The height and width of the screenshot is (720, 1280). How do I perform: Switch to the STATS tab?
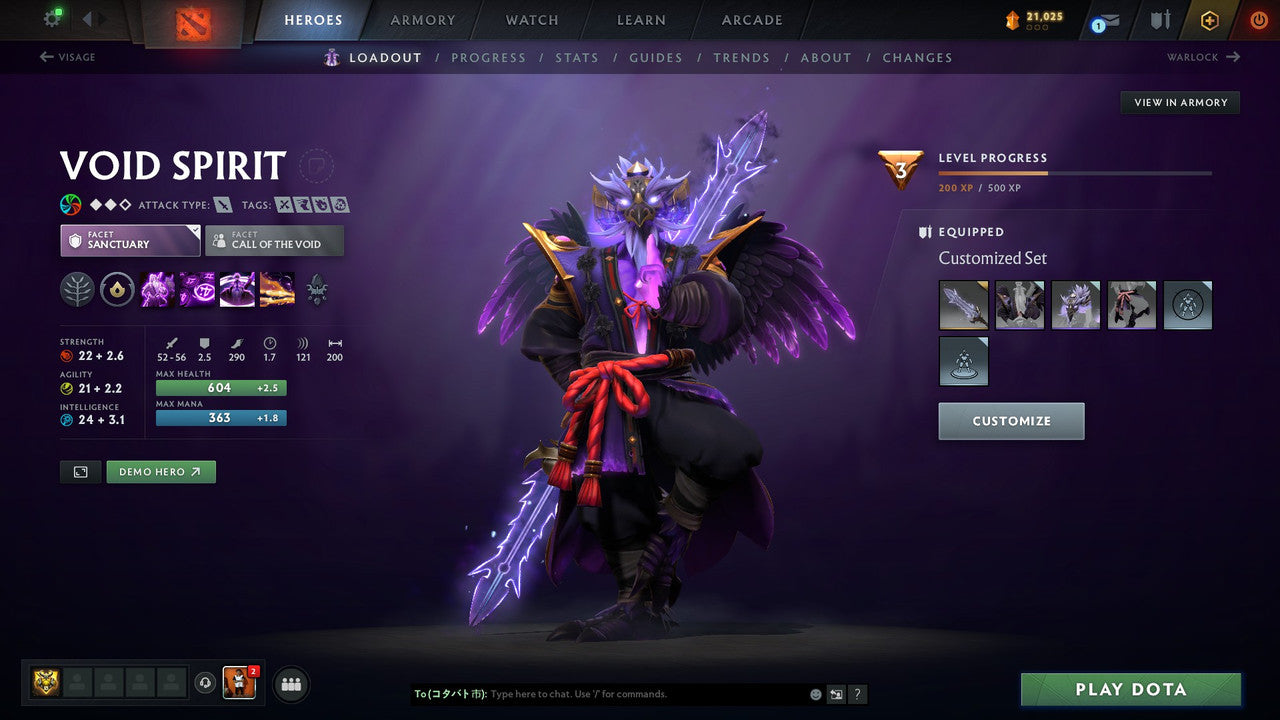pyautogui.click(x=577, y=57)
